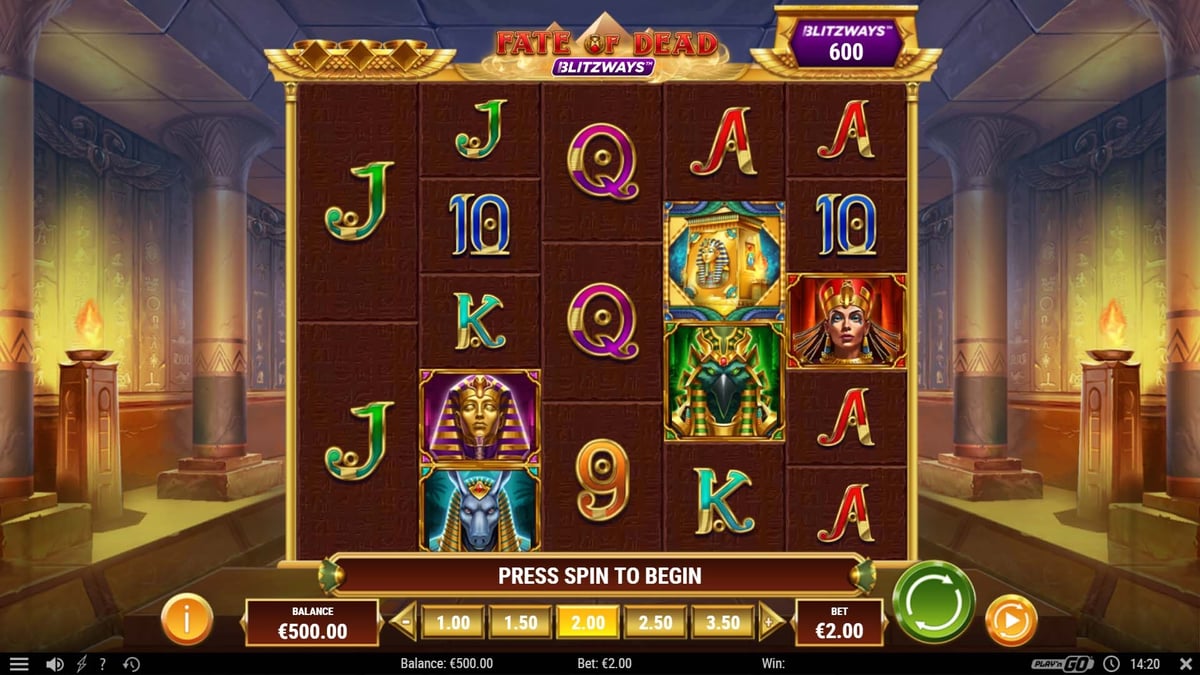
Task: Pick the highlighted 2.00 bet value
Action: [x=587, y=622]
